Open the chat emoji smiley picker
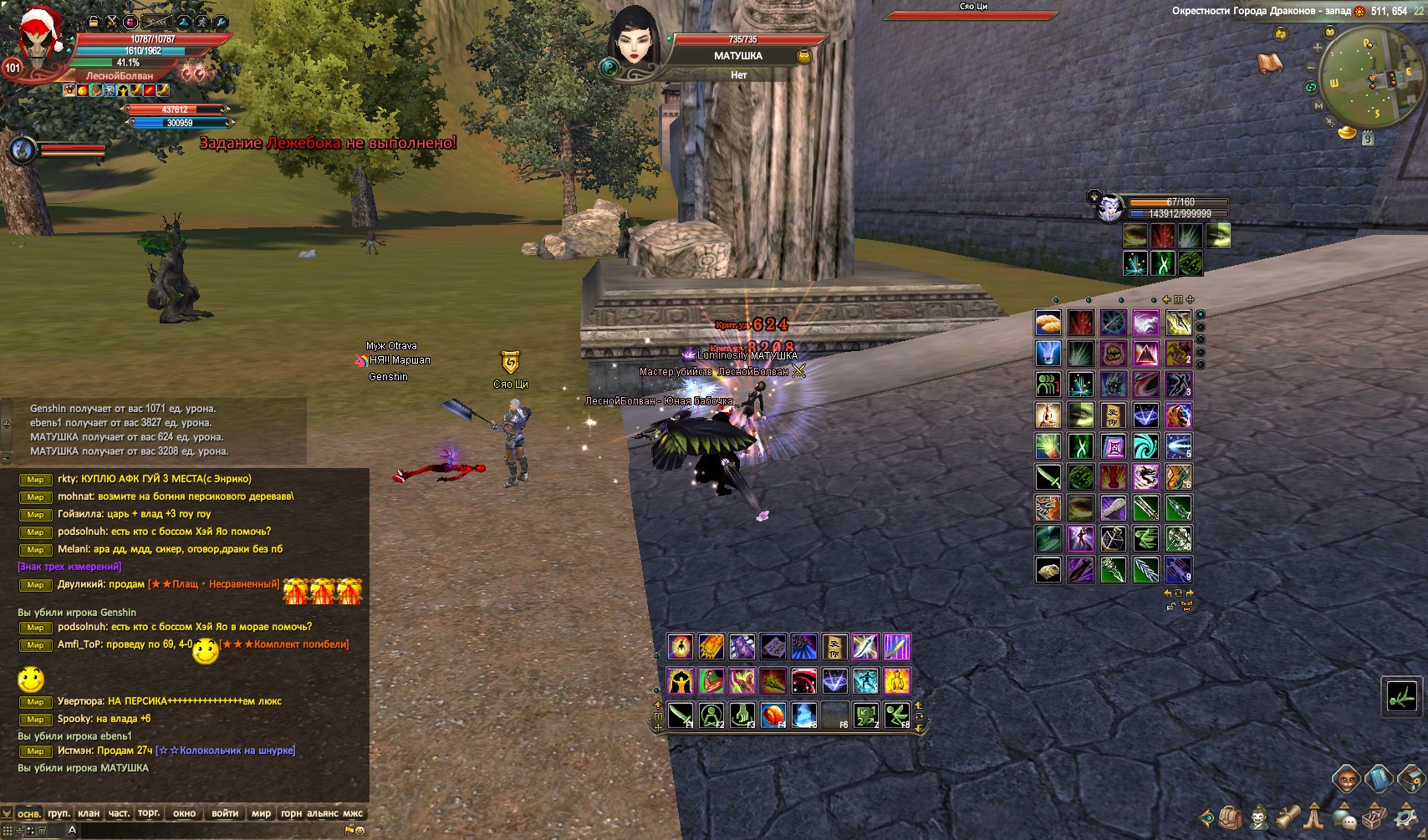 (x=360, y=830)
